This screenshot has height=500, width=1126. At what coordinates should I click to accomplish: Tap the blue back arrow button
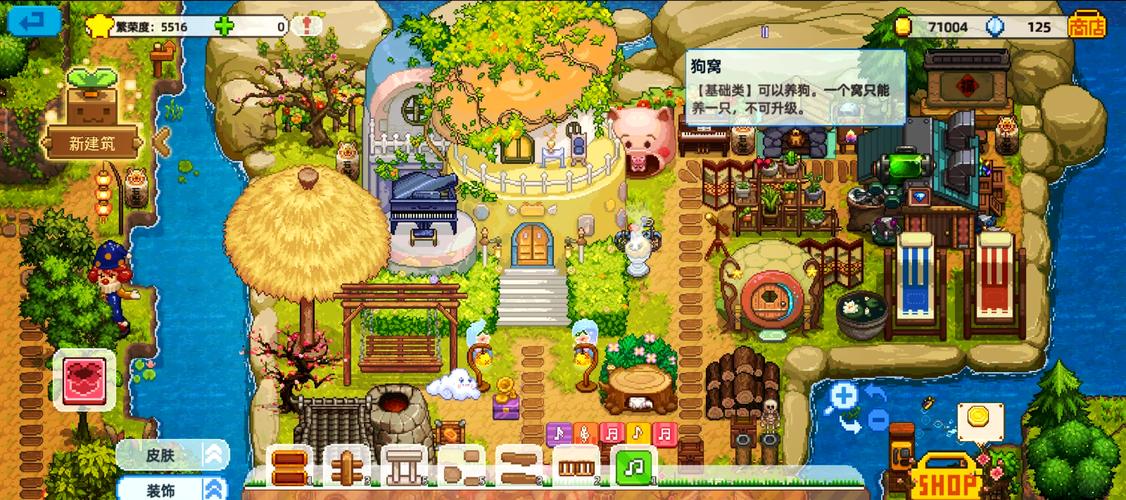click(x=34, y=19)
